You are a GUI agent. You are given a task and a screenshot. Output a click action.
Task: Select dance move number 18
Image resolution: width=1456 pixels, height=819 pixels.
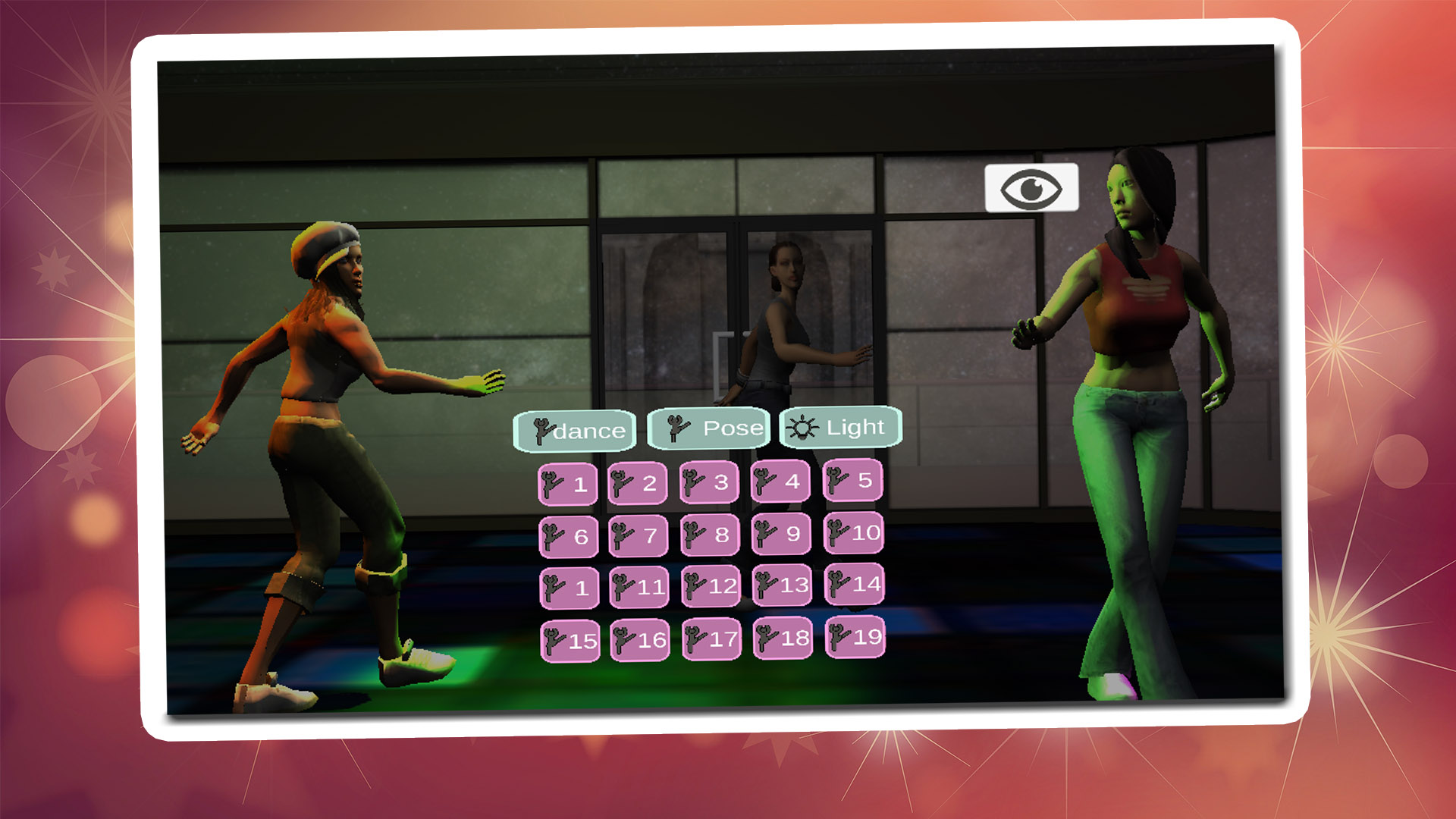point(782,639)
